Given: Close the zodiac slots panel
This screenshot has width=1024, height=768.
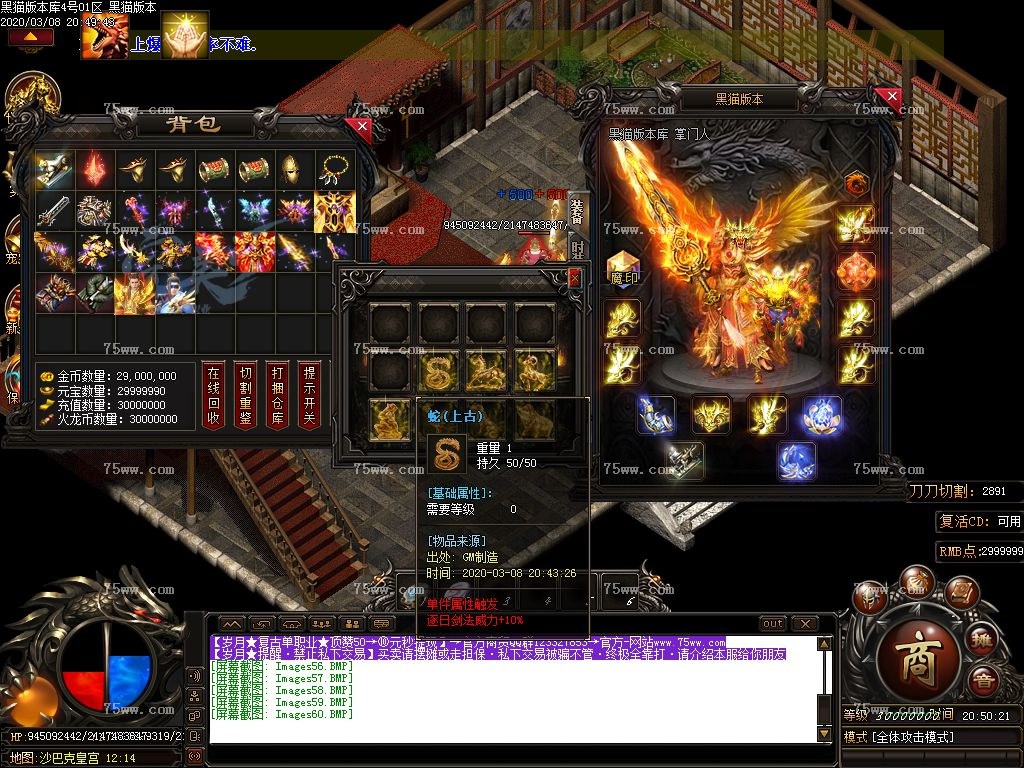Looking at the screenshot, I should coord(574,276).
